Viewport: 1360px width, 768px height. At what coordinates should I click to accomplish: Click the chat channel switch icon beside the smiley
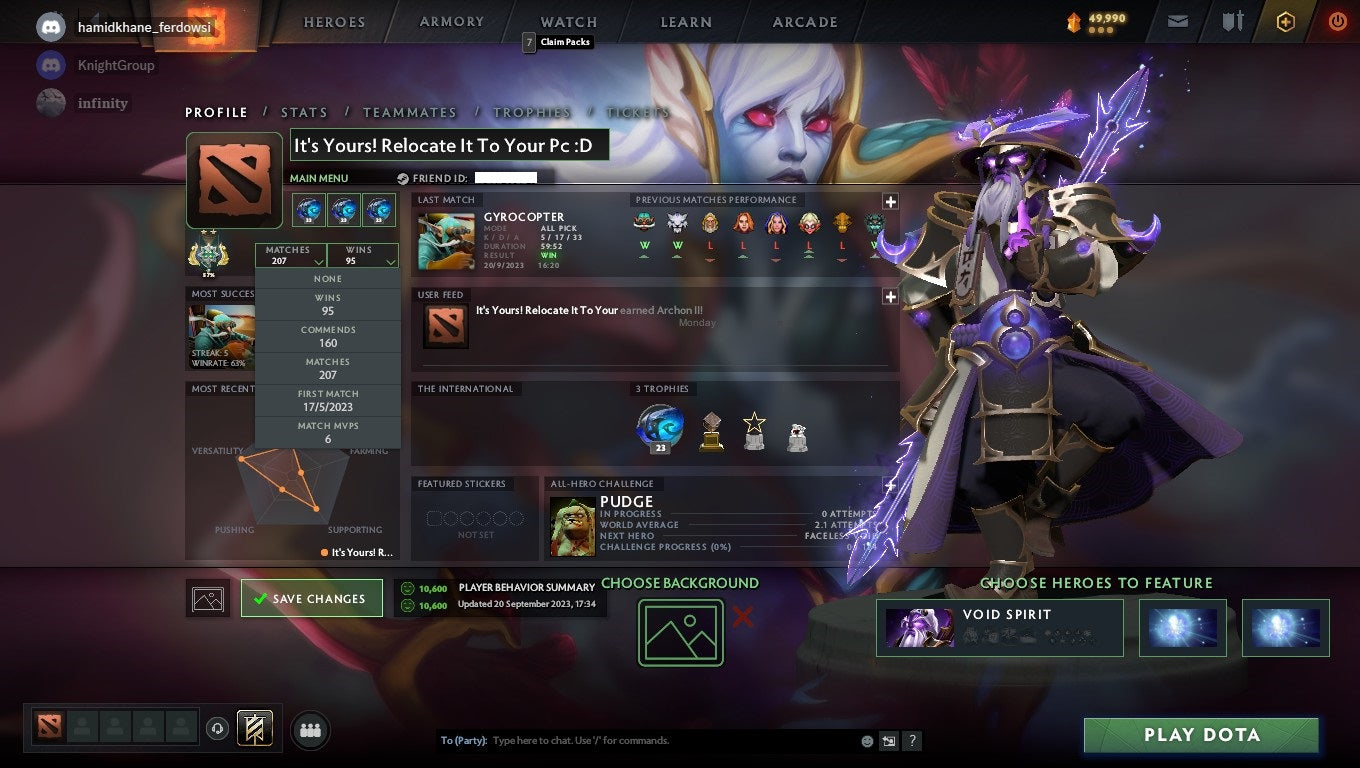coord(888,740)
